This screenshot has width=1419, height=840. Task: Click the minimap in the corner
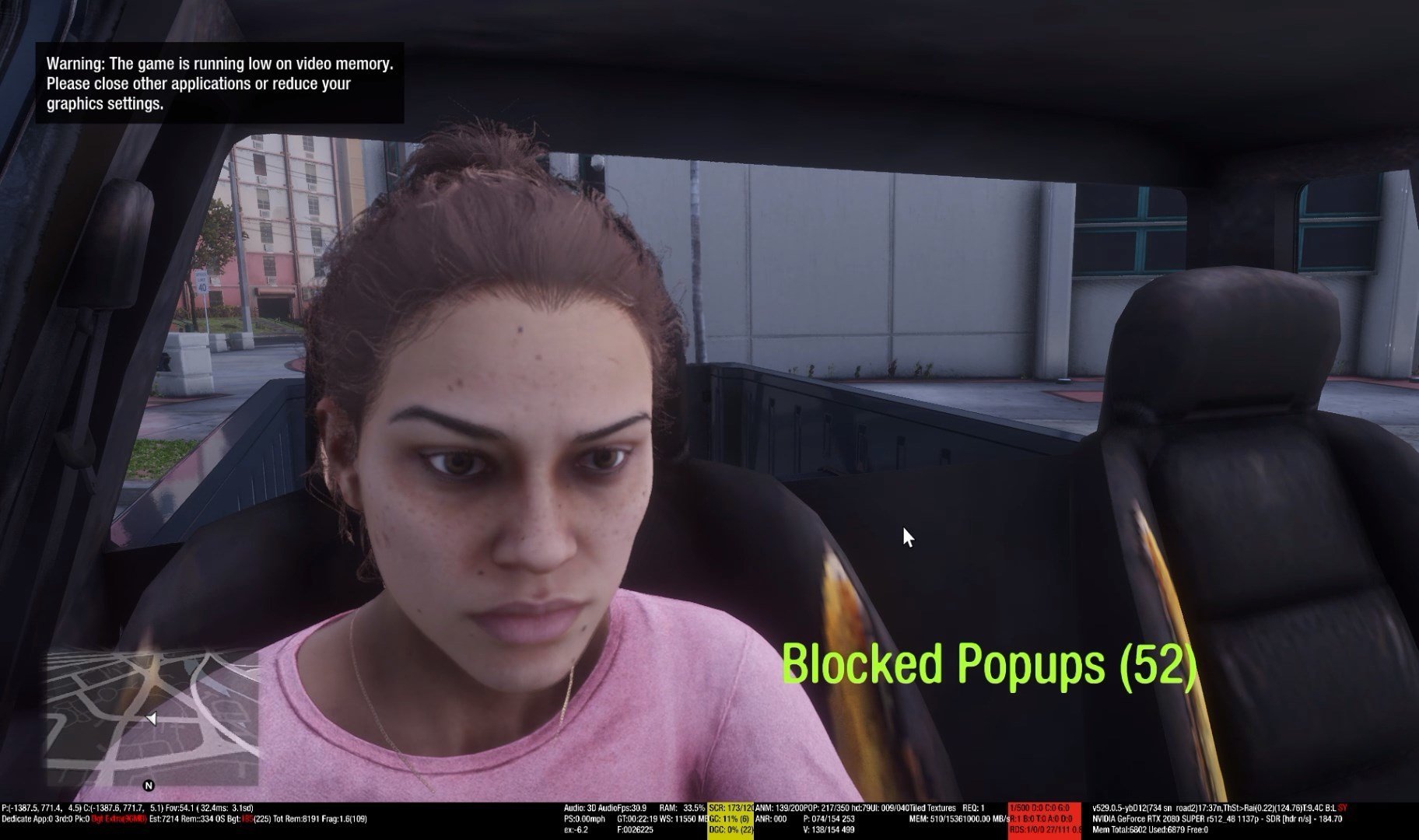click(x=152, y=718)
